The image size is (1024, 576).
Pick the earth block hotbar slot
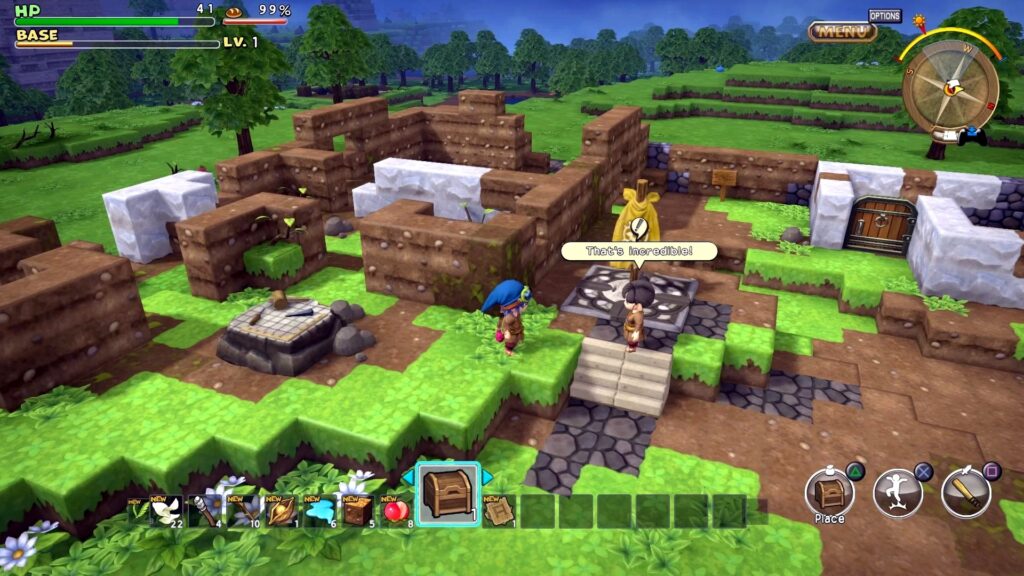pyautogui.click(x=357, y=511)
